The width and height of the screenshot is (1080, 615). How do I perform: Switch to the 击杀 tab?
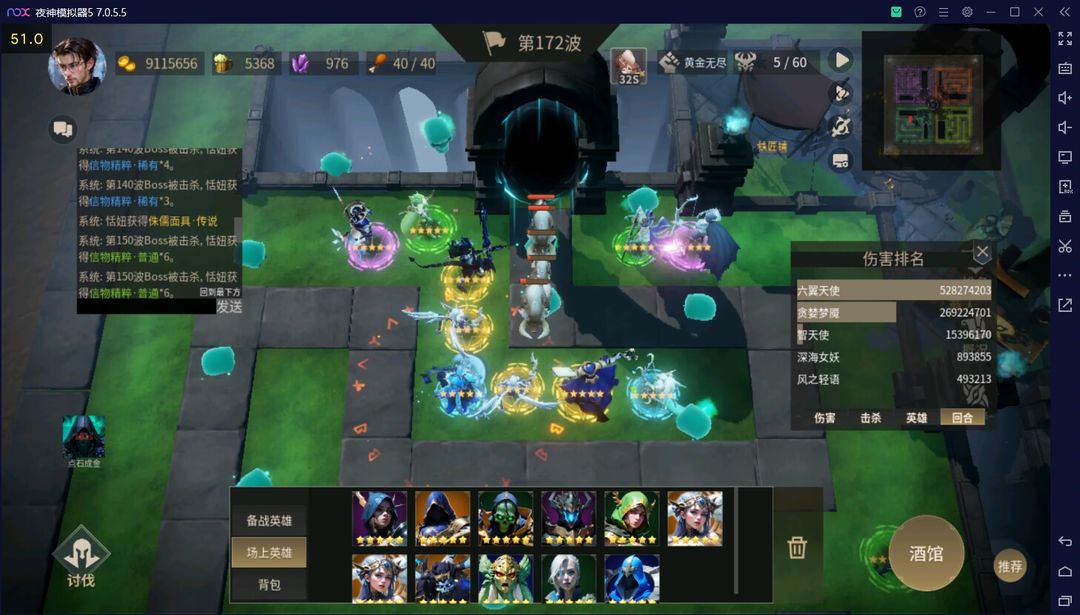pos(870,418)
